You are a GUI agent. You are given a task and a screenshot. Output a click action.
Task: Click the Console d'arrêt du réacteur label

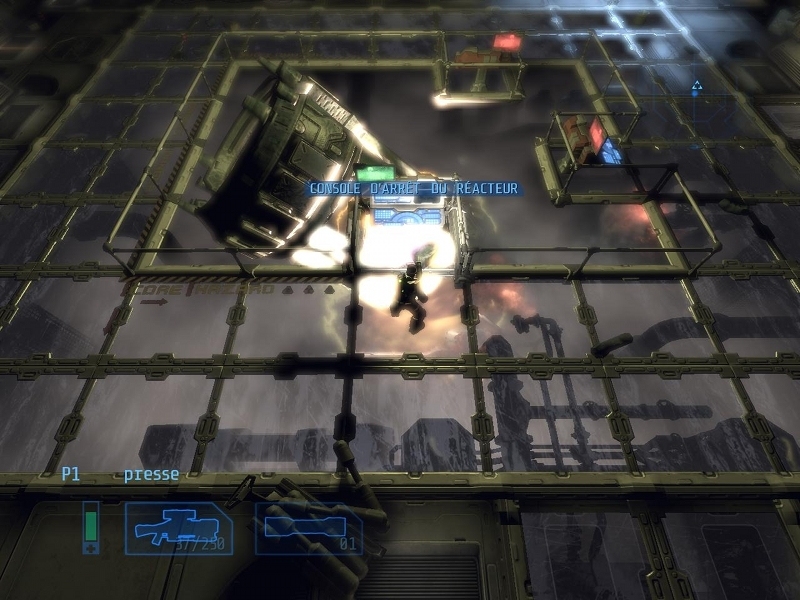click(x=413, y=188)
